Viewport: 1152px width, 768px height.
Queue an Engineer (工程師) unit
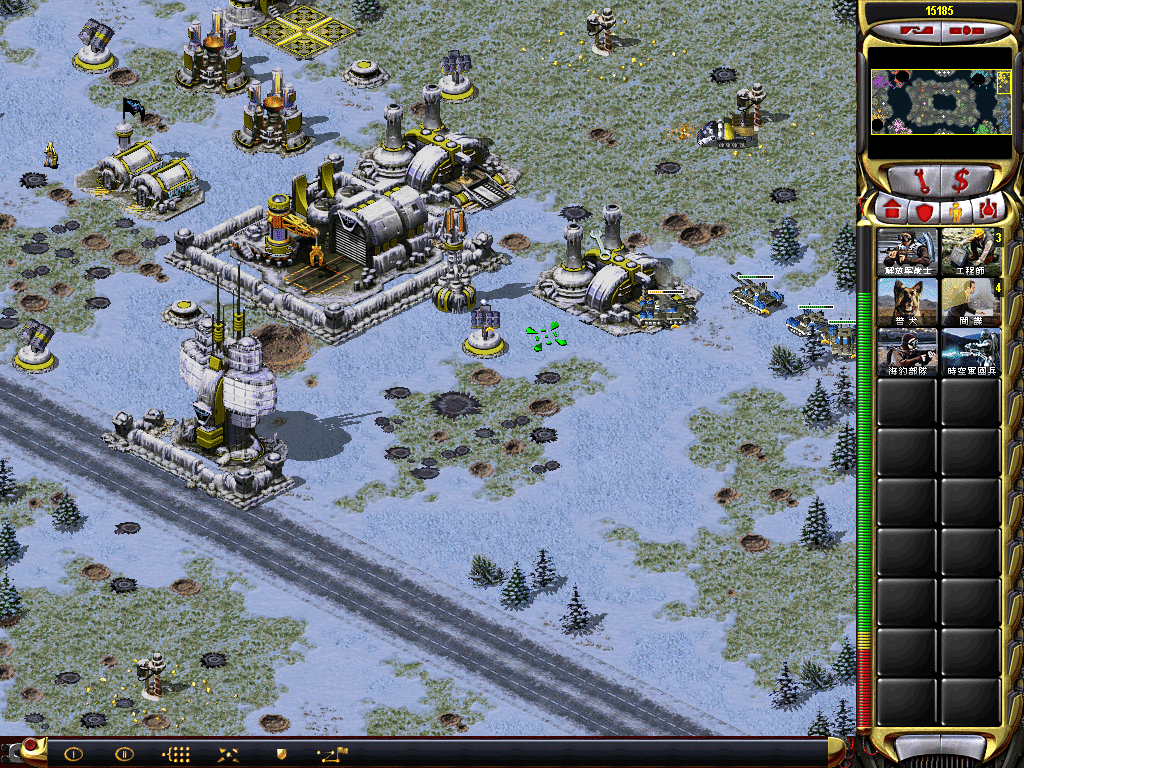tap(971, 252)
